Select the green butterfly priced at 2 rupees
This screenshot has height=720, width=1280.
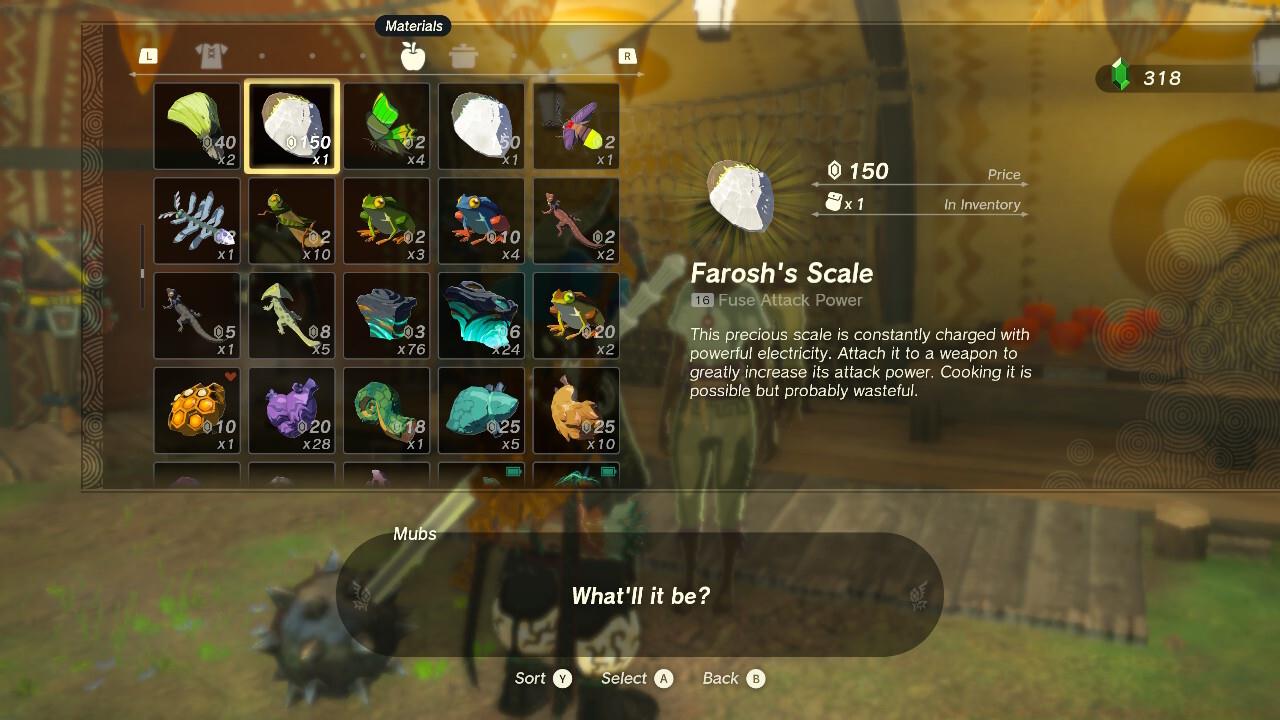(386, 125)
